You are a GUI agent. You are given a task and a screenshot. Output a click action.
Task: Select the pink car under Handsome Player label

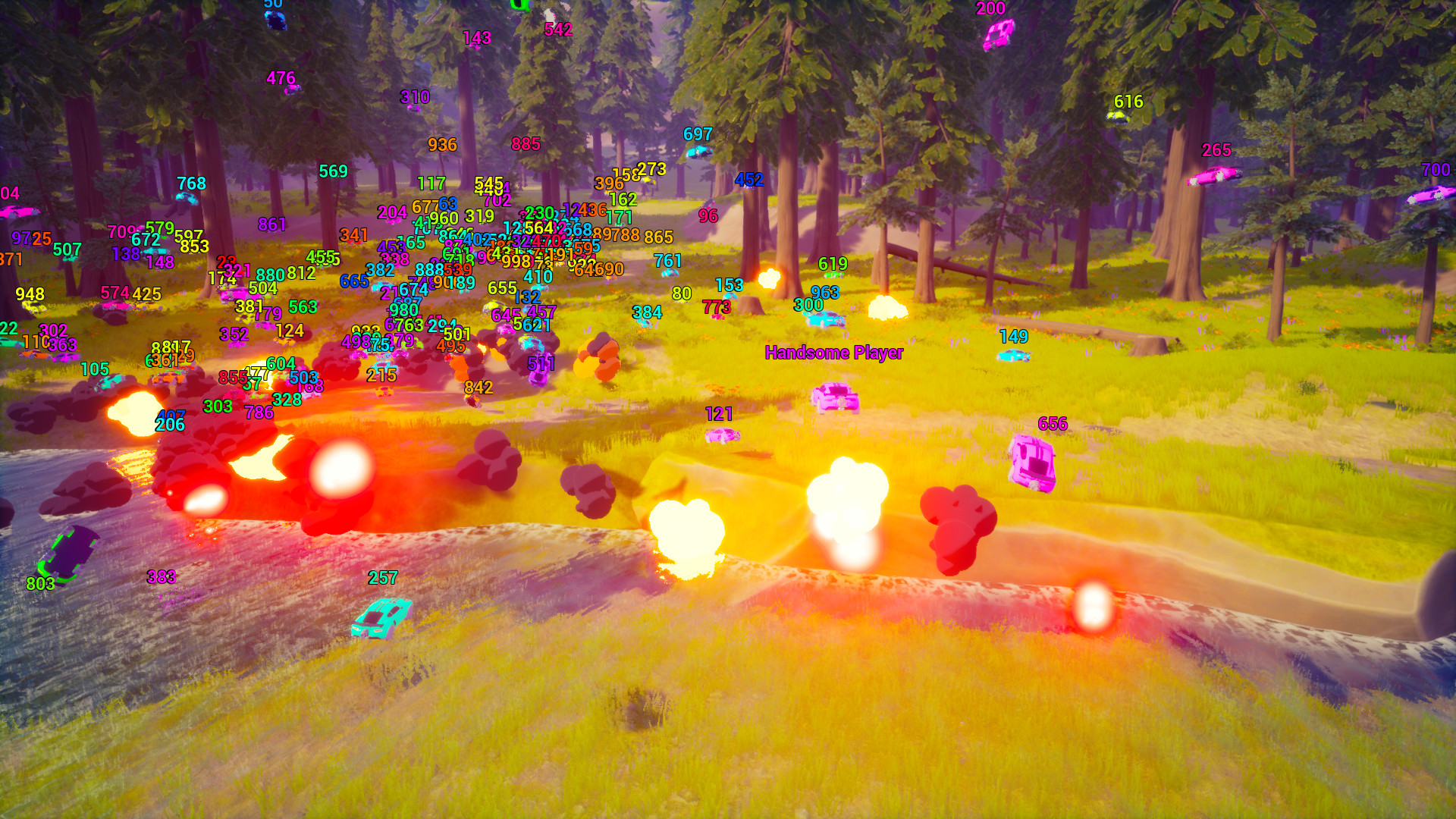tap(834, 398)
